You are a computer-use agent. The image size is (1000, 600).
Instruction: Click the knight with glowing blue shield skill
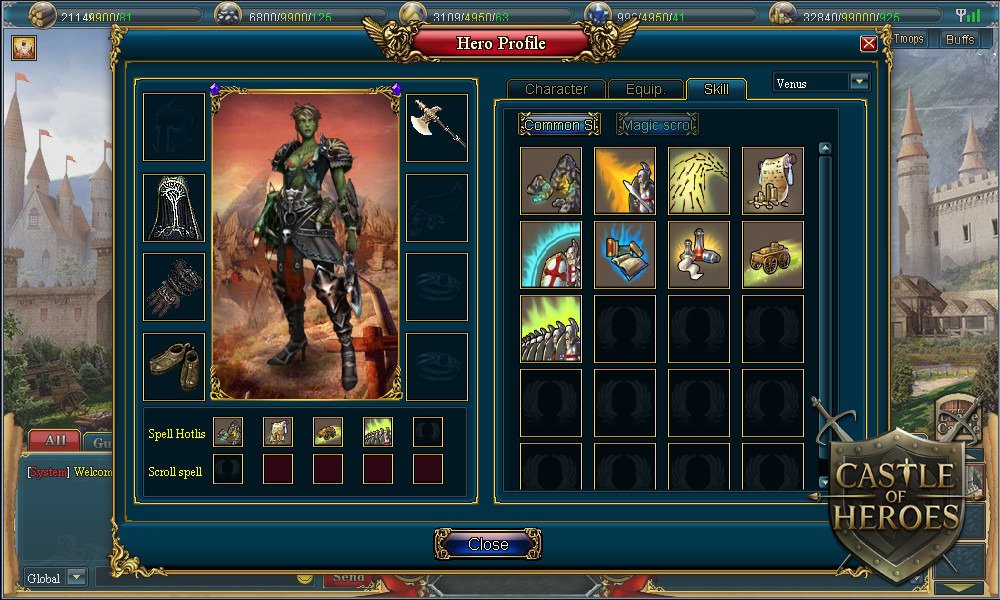coord(551,255)
